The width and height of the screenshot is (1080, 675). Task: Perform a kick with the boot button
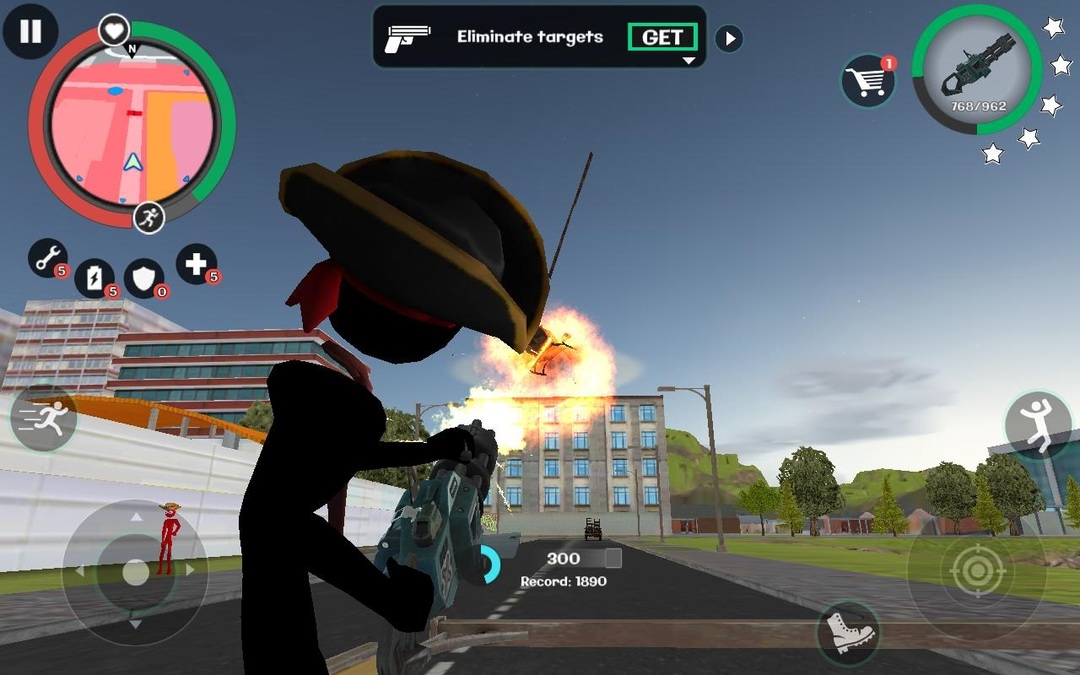(848, 633)
